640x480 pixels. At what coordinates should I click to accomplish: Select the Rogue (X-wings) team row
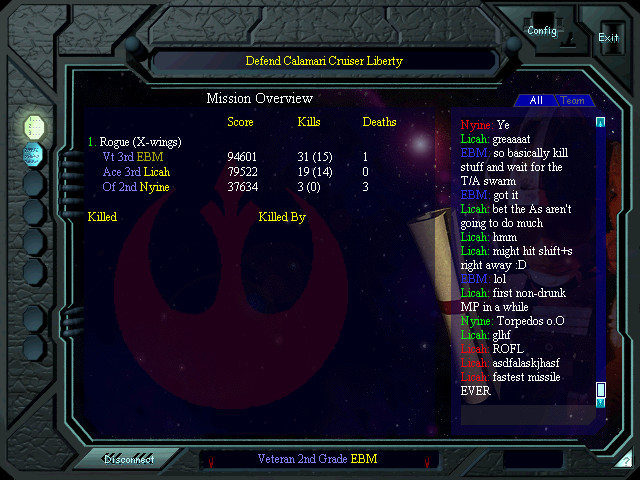(x=135, y=142)
